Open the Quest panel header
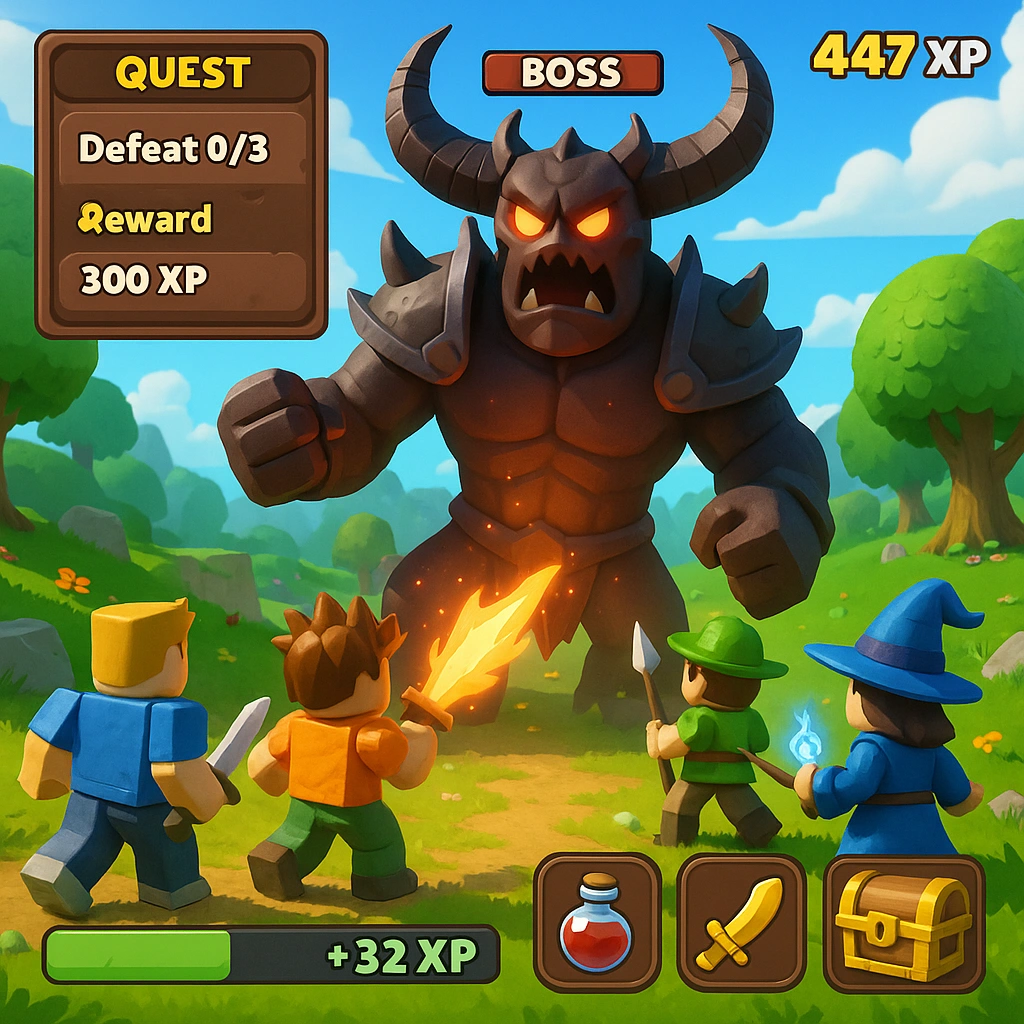 (x=181, y=73)
